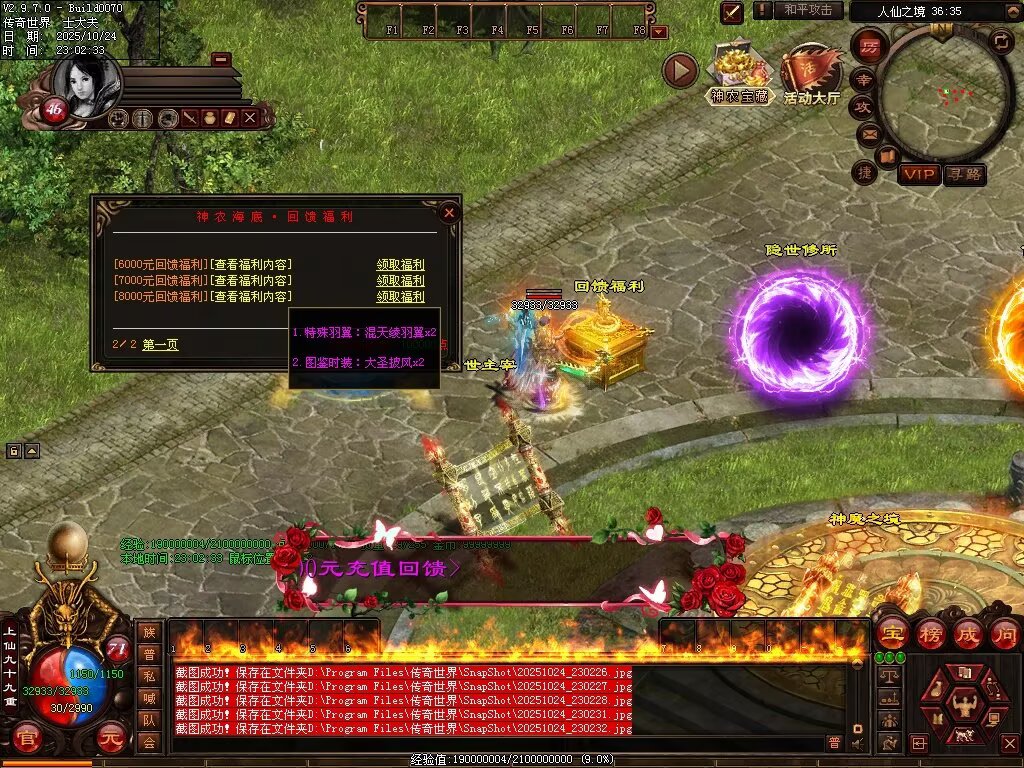
Task: Click the balance scales trade icon
Action: tap(887, 677)
